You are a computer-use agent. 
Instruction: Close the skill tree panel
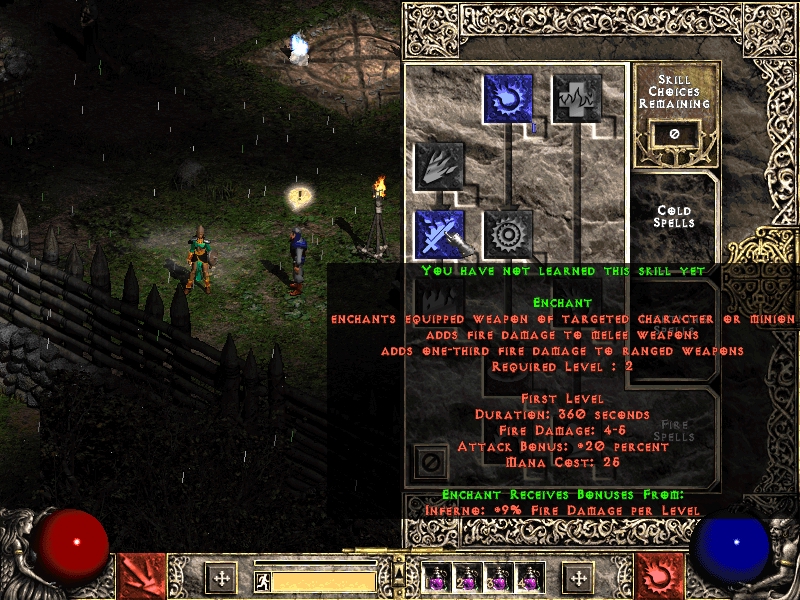click(431, 462)
